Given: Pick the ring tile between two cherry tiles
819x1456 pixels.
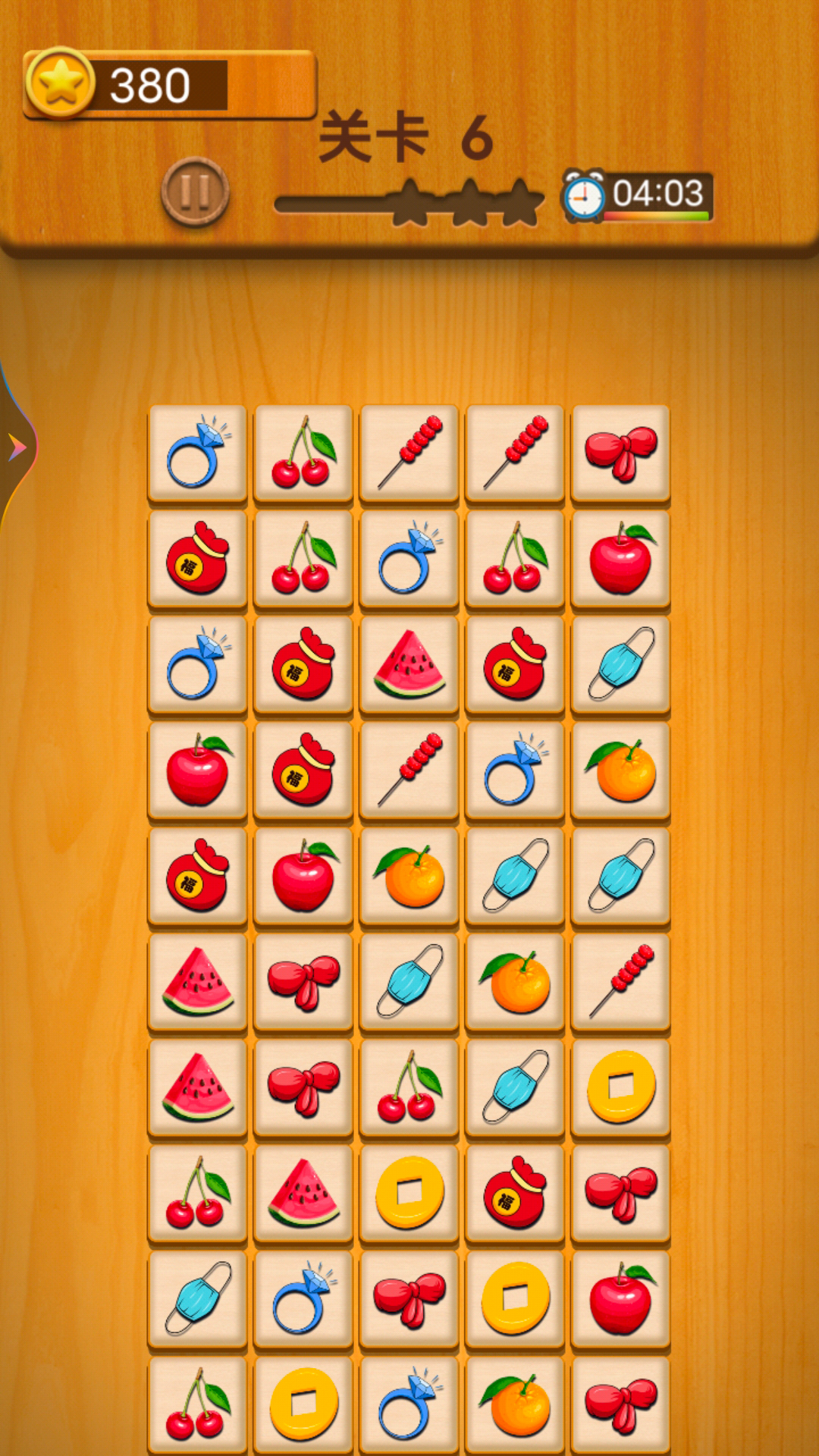Looking at the screenshot, I should 409,559.
